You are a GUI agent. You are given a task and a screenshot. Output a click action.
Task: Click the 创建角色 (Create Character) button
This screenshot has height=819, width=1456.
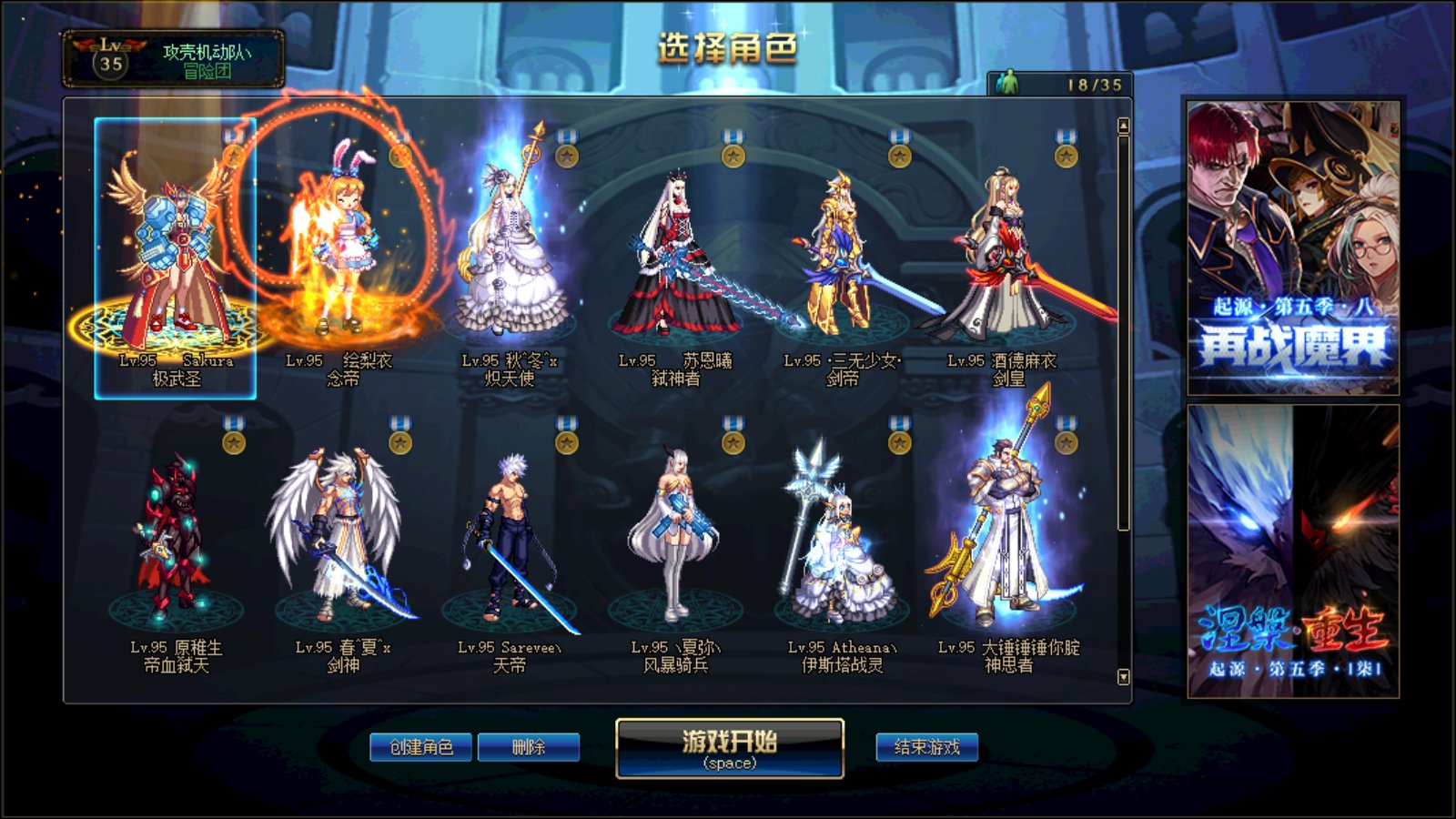click(x=420, y=746)
